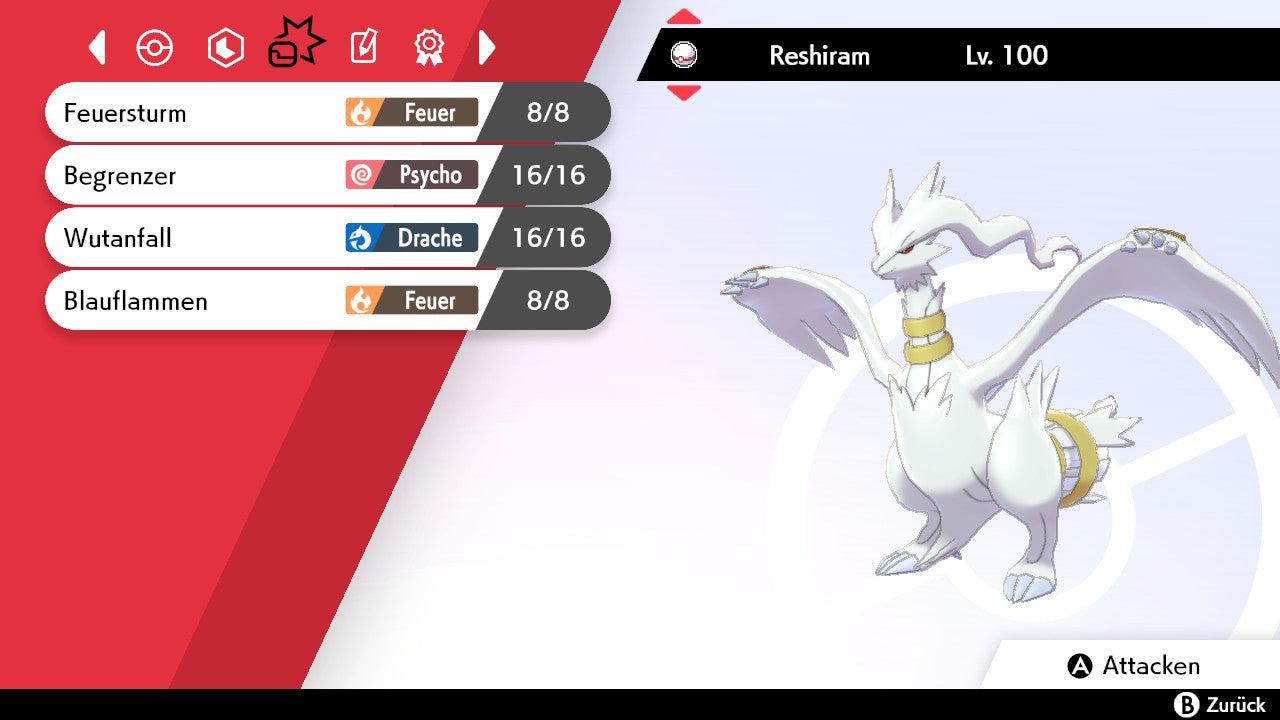Open the memo notes tab
This screenshot has height=720, width=1280.
[363, 47]
